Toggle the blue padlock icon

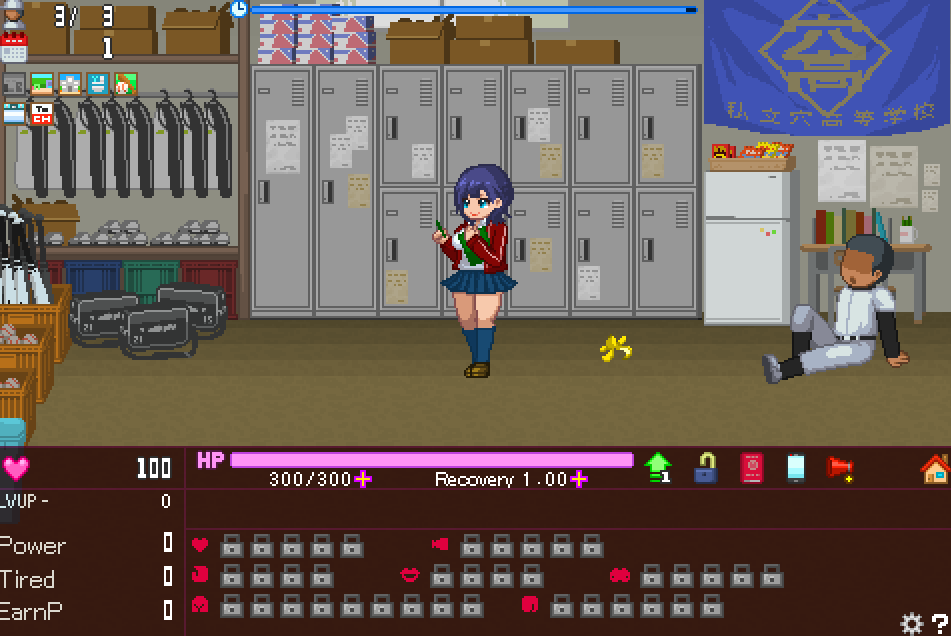pos(706,467)
